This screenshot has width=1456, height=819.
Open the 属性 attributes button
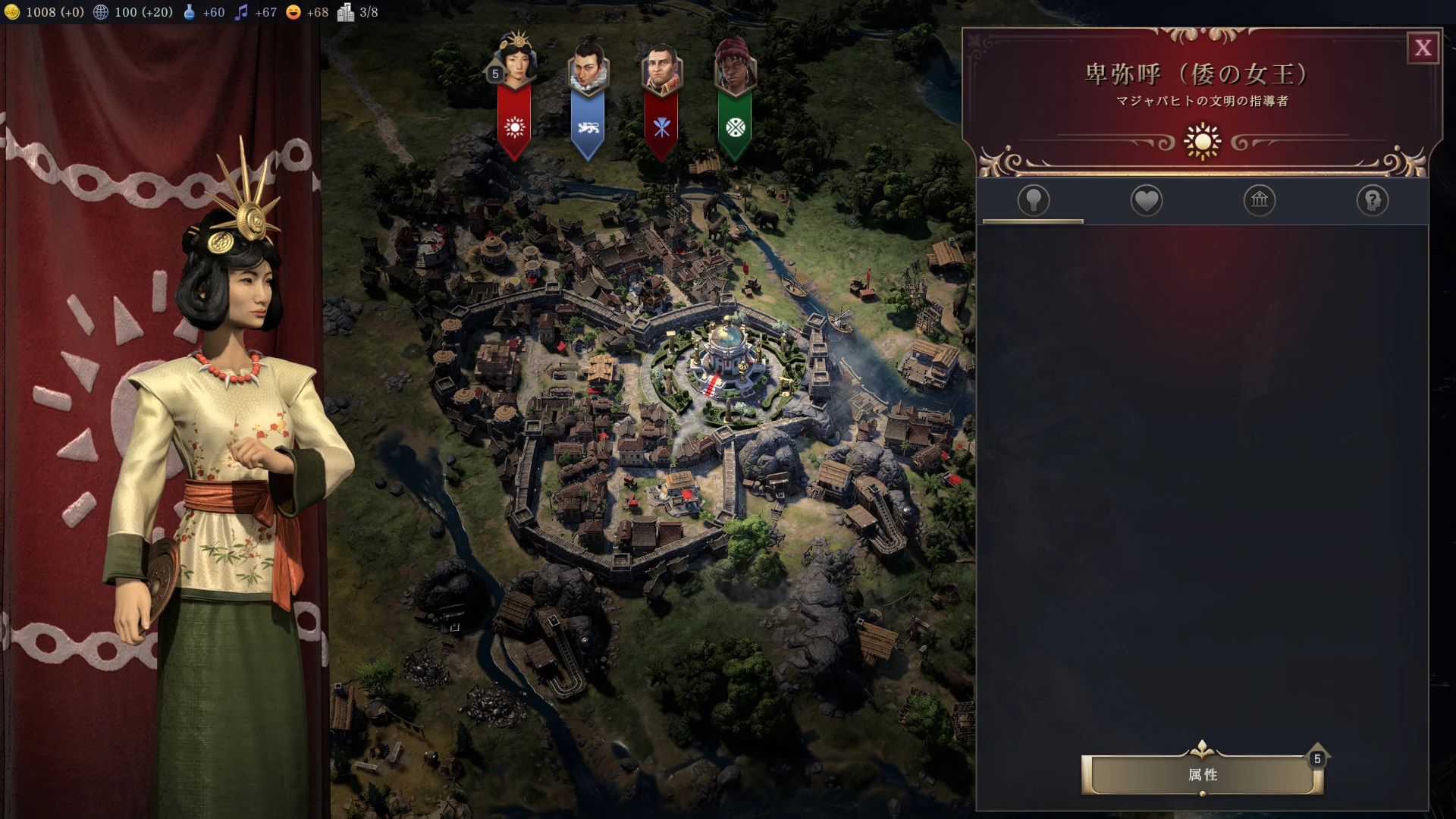[1202, 774]
